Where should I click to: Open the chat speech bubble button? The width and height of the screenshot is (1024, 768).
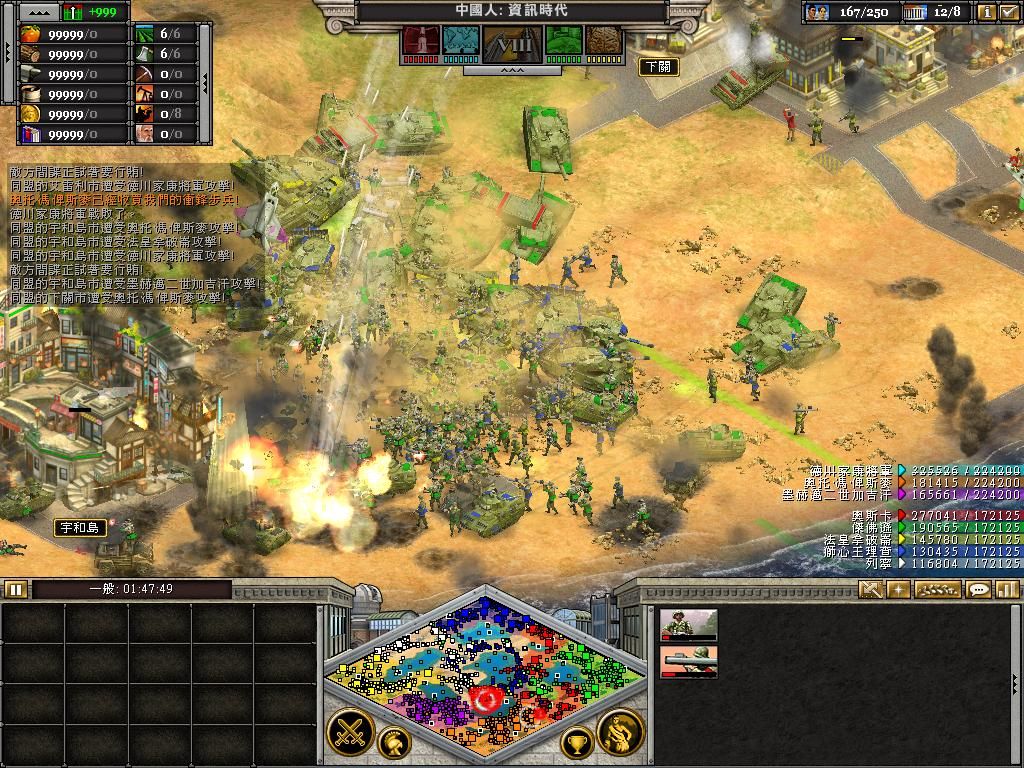tap(979, 589)
